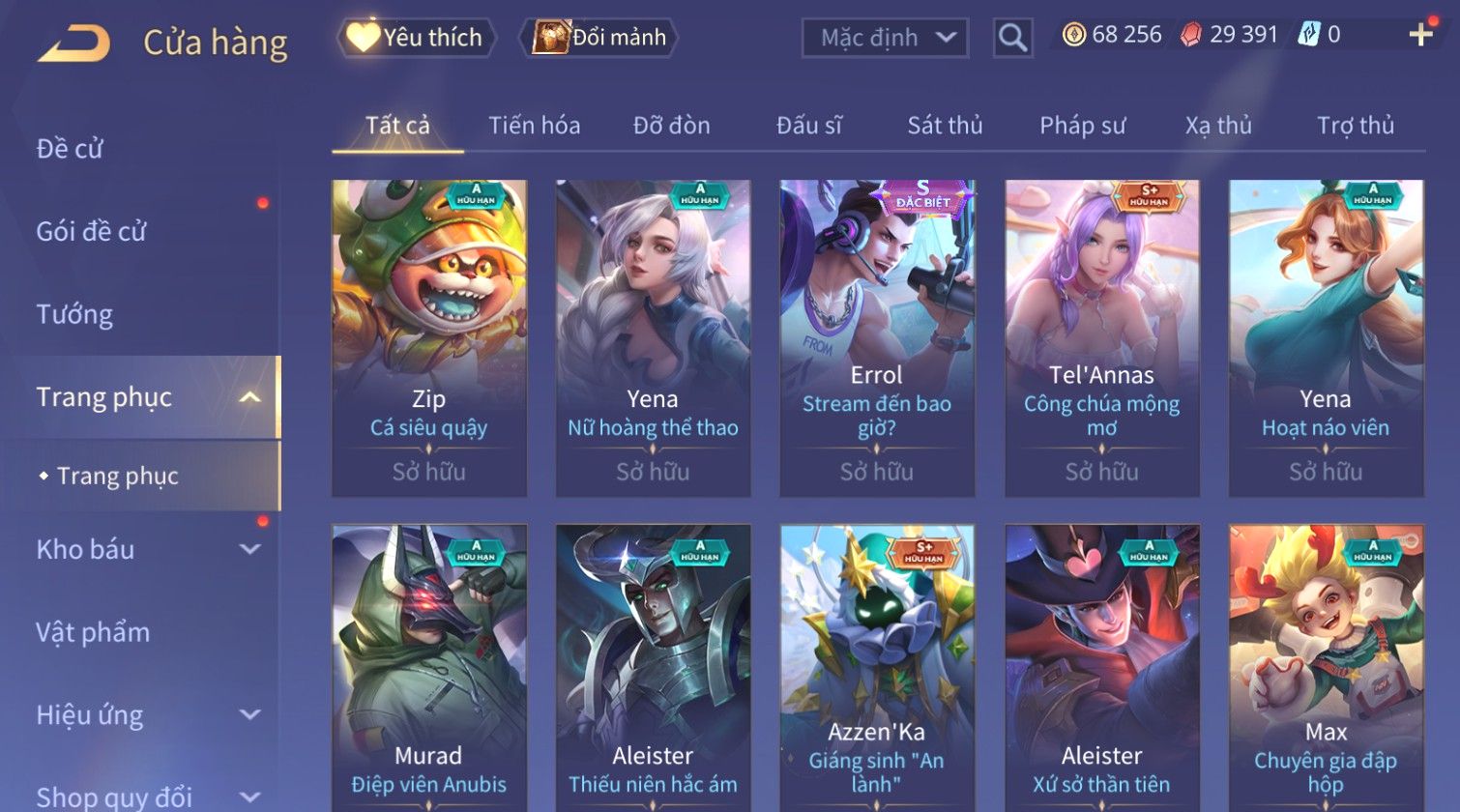
Task: Open the Đề cử menu entry
Action: [70, 149]
